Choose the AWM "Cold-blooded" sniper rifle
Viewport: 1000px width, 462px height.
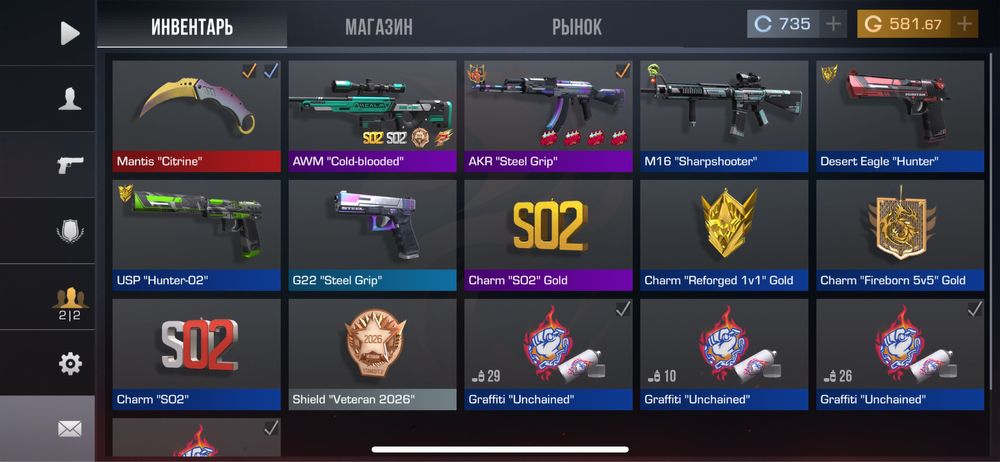pos(372,116)
